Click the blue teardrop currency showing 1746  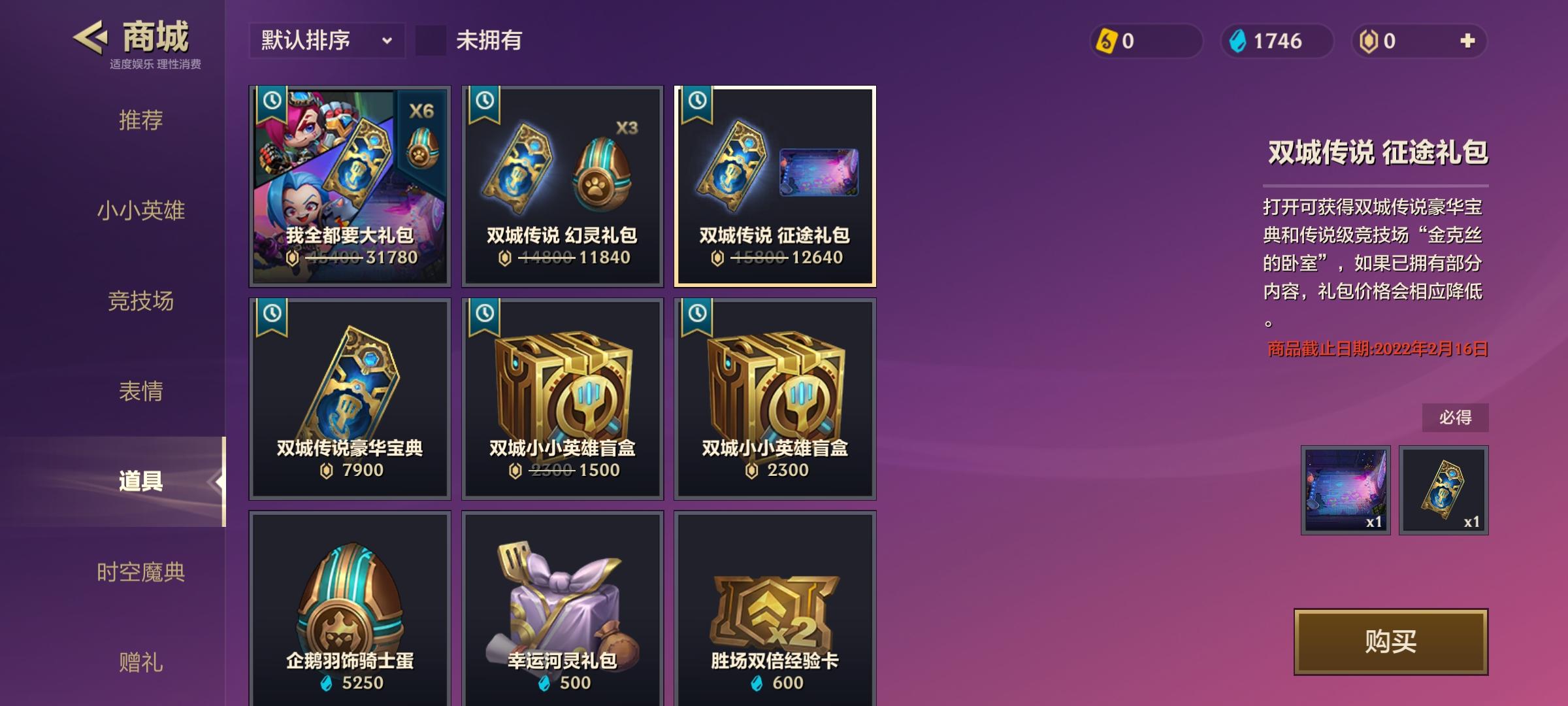(x=1238, y=42)
